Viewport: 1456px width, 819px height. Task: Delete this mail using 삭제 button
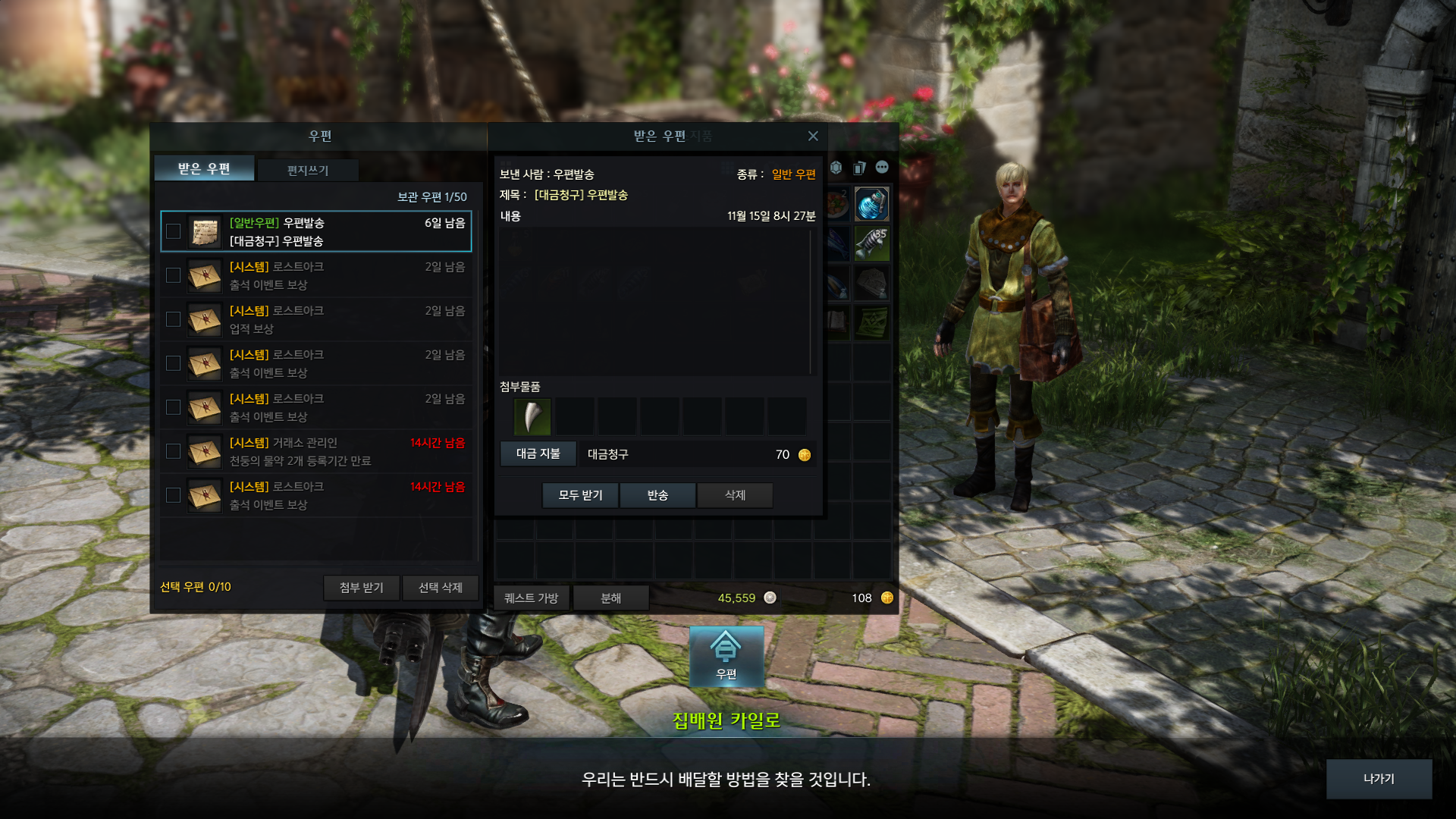[x=735, y=495]
